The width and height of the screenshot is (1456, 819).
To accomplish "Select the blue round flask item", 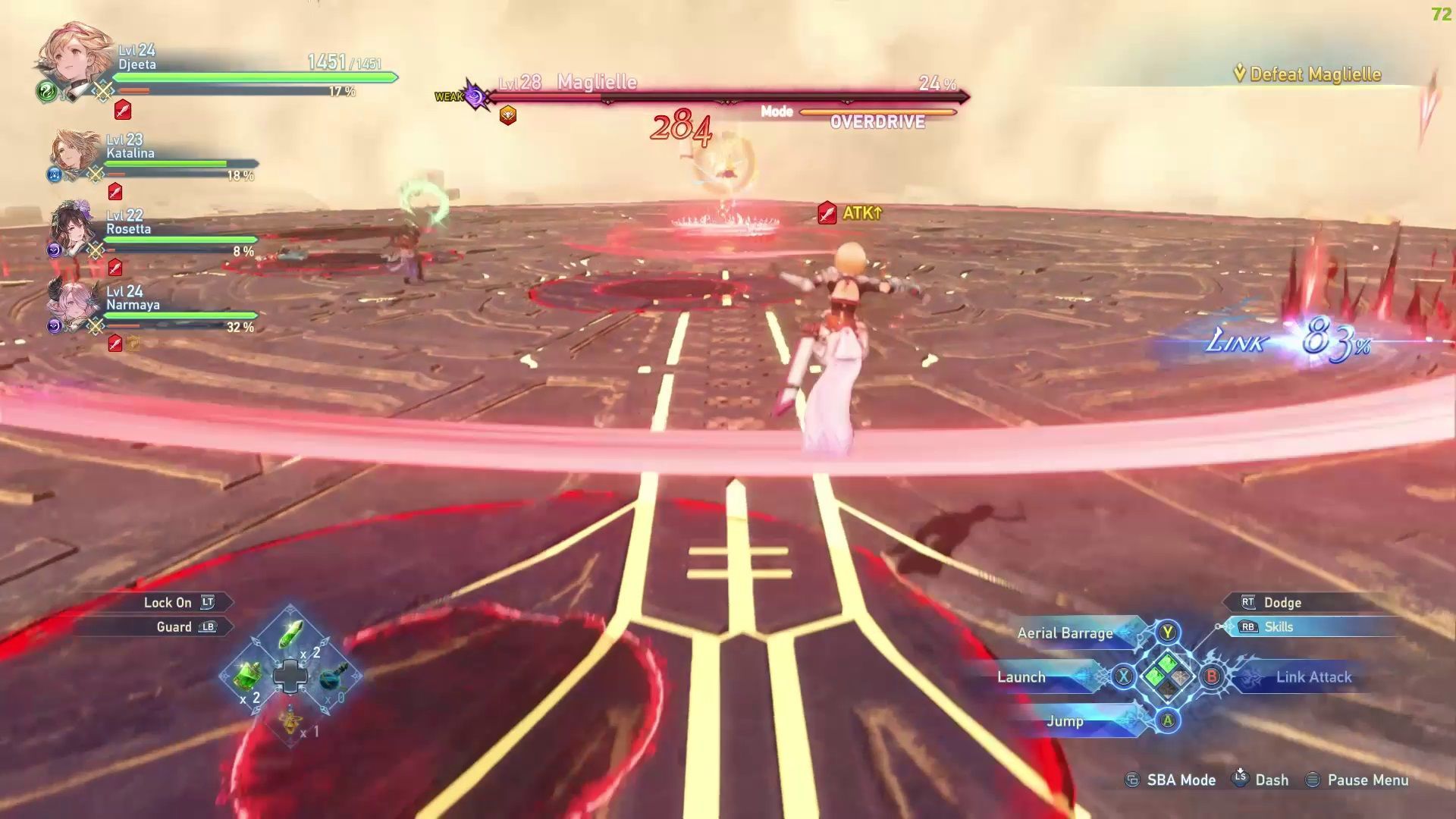I will point(332,676).
